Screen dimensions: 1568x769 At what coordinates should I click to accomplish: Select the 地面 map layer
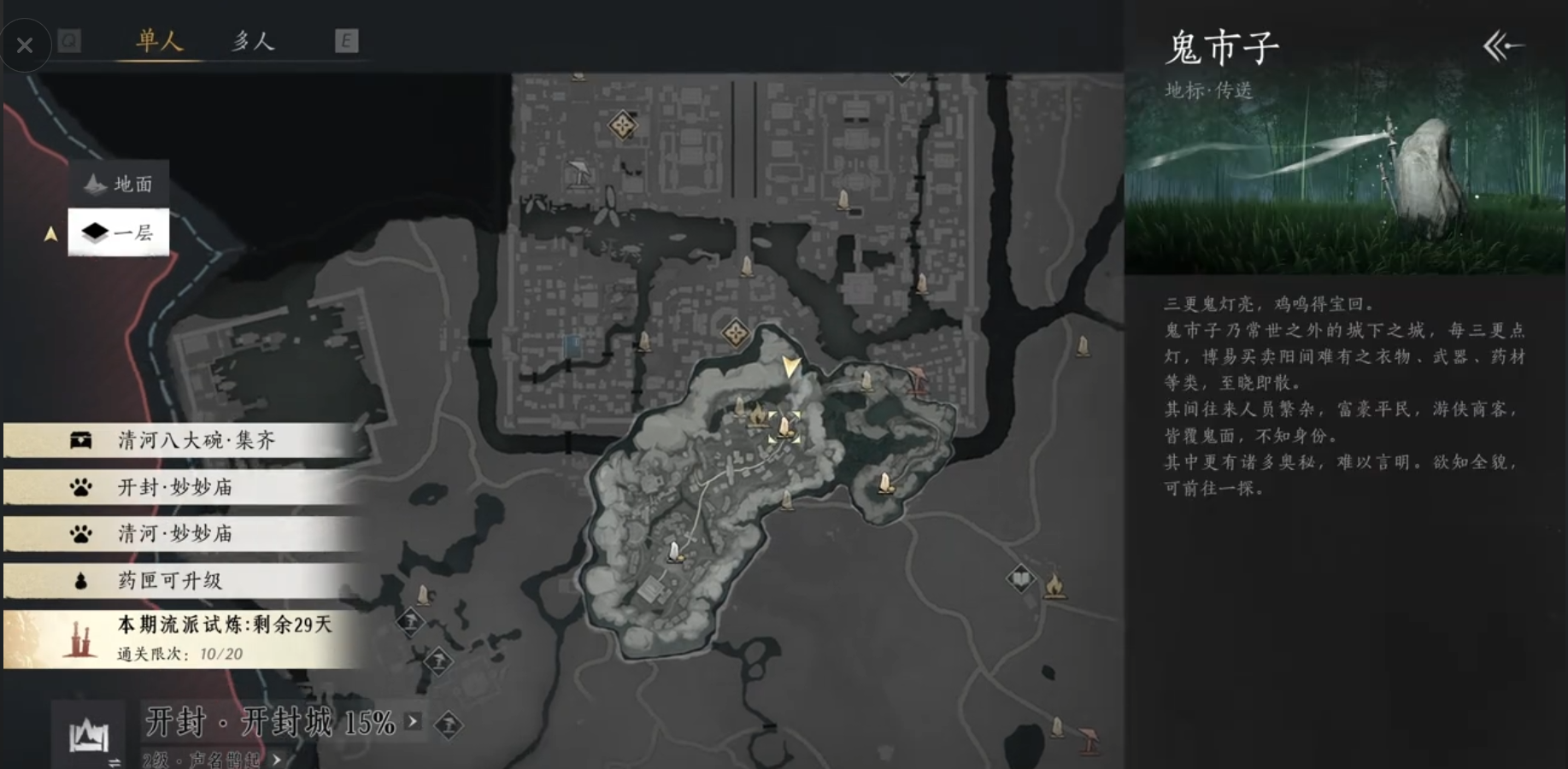point(119,184)
